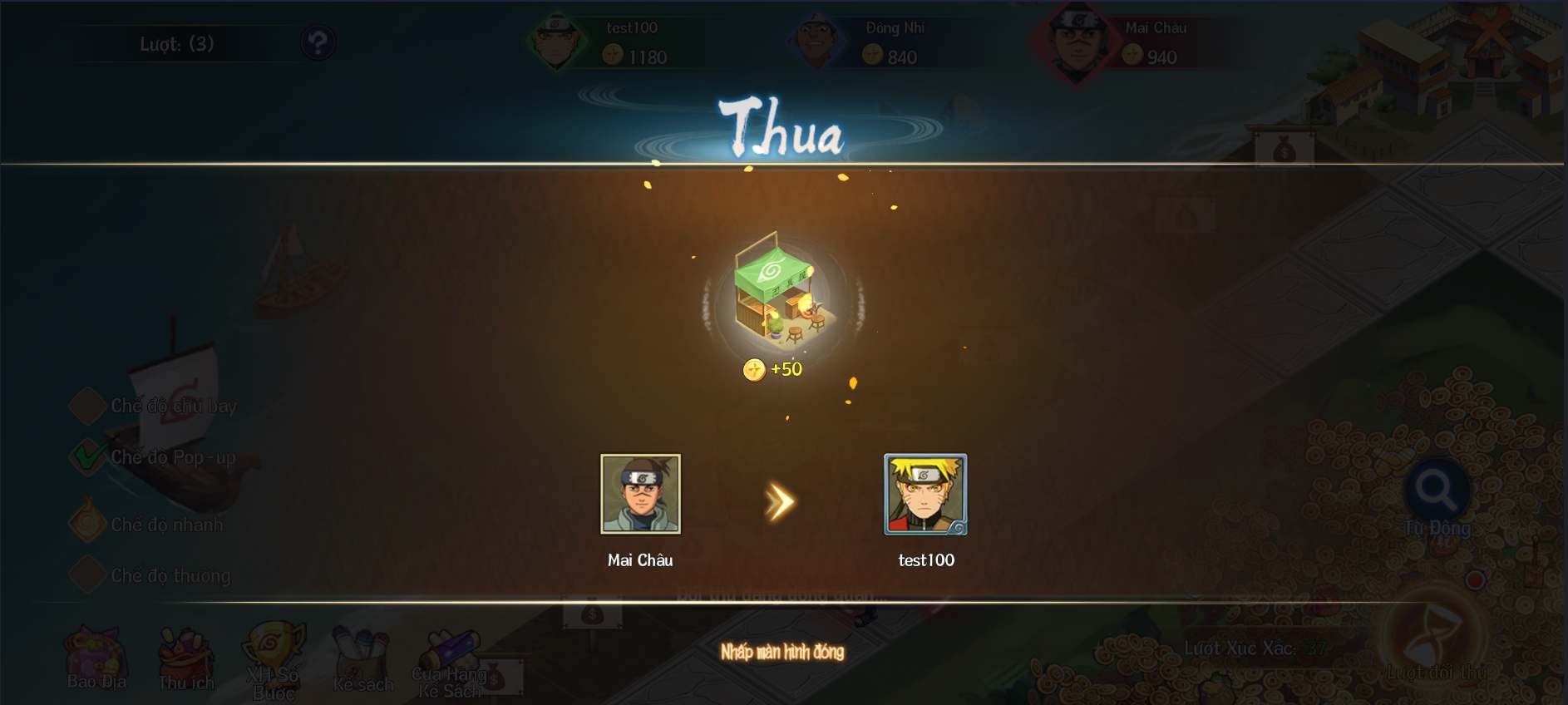
Task: Tick the 'Chế độ thường' checkbox
Action: (86, 574)
